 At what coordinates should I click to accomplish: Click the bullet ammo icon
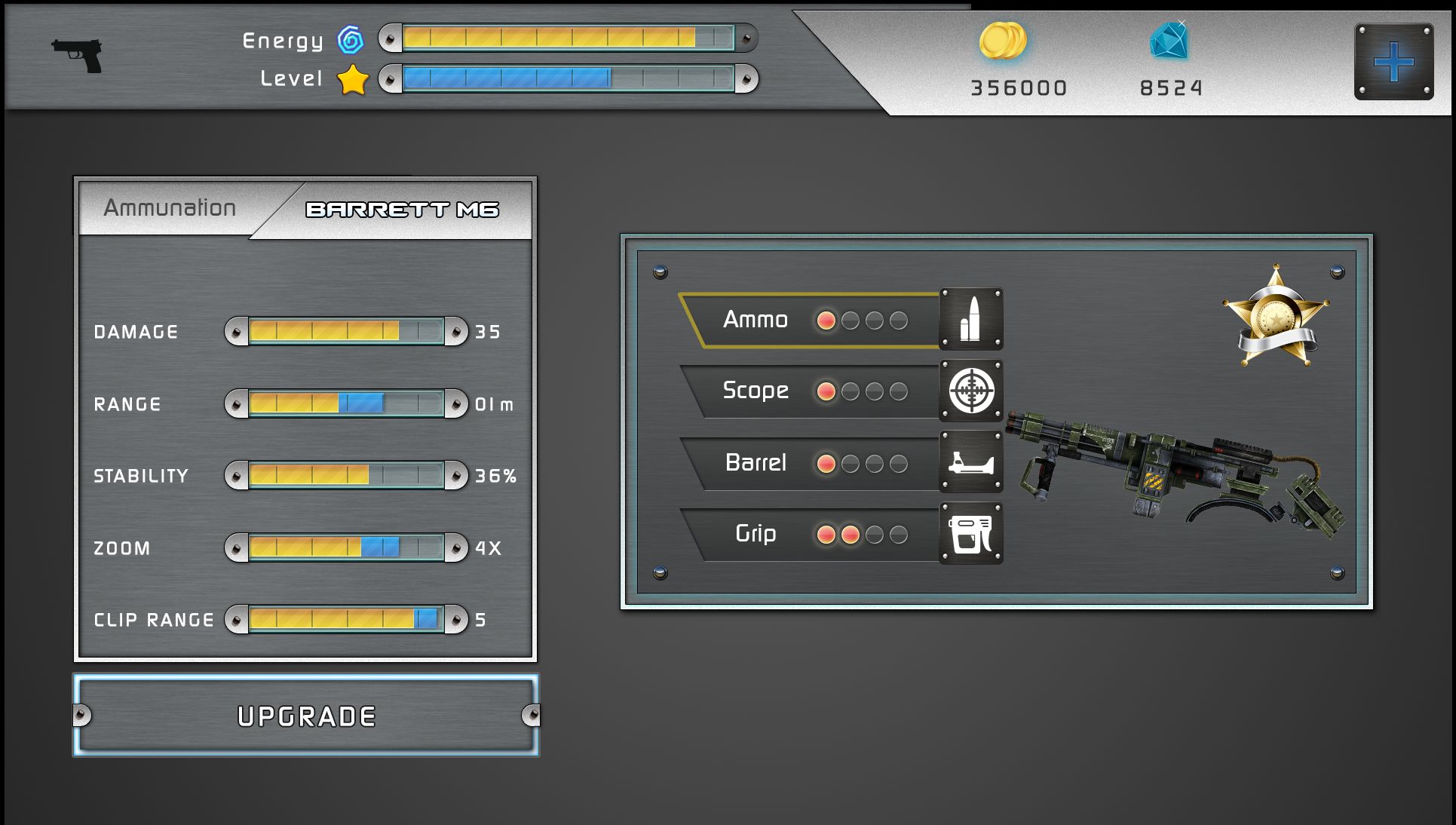[x=971, y=319]
